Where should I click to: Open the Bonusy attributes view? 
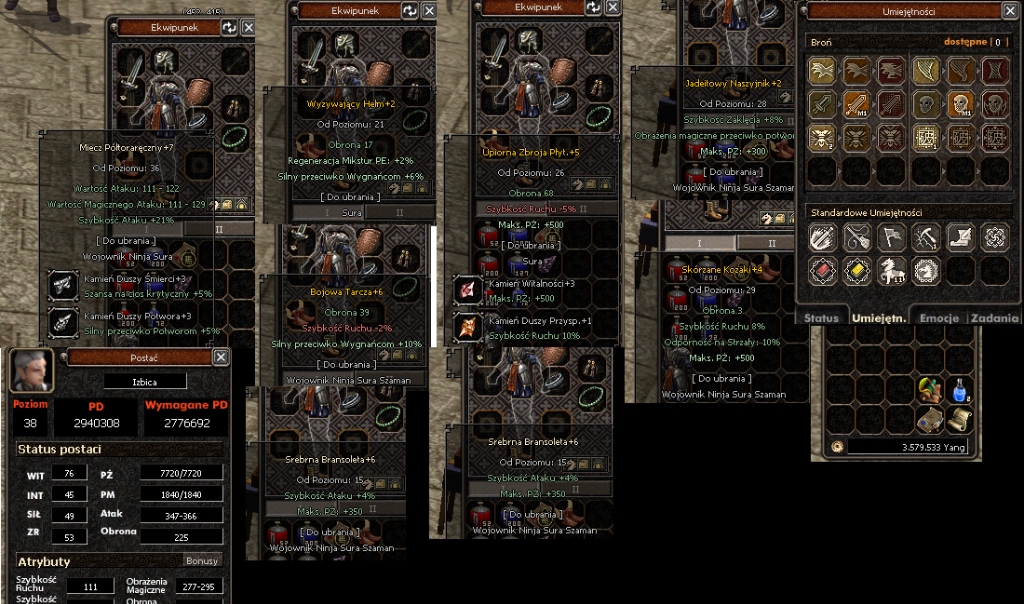(x=202, y=561)
